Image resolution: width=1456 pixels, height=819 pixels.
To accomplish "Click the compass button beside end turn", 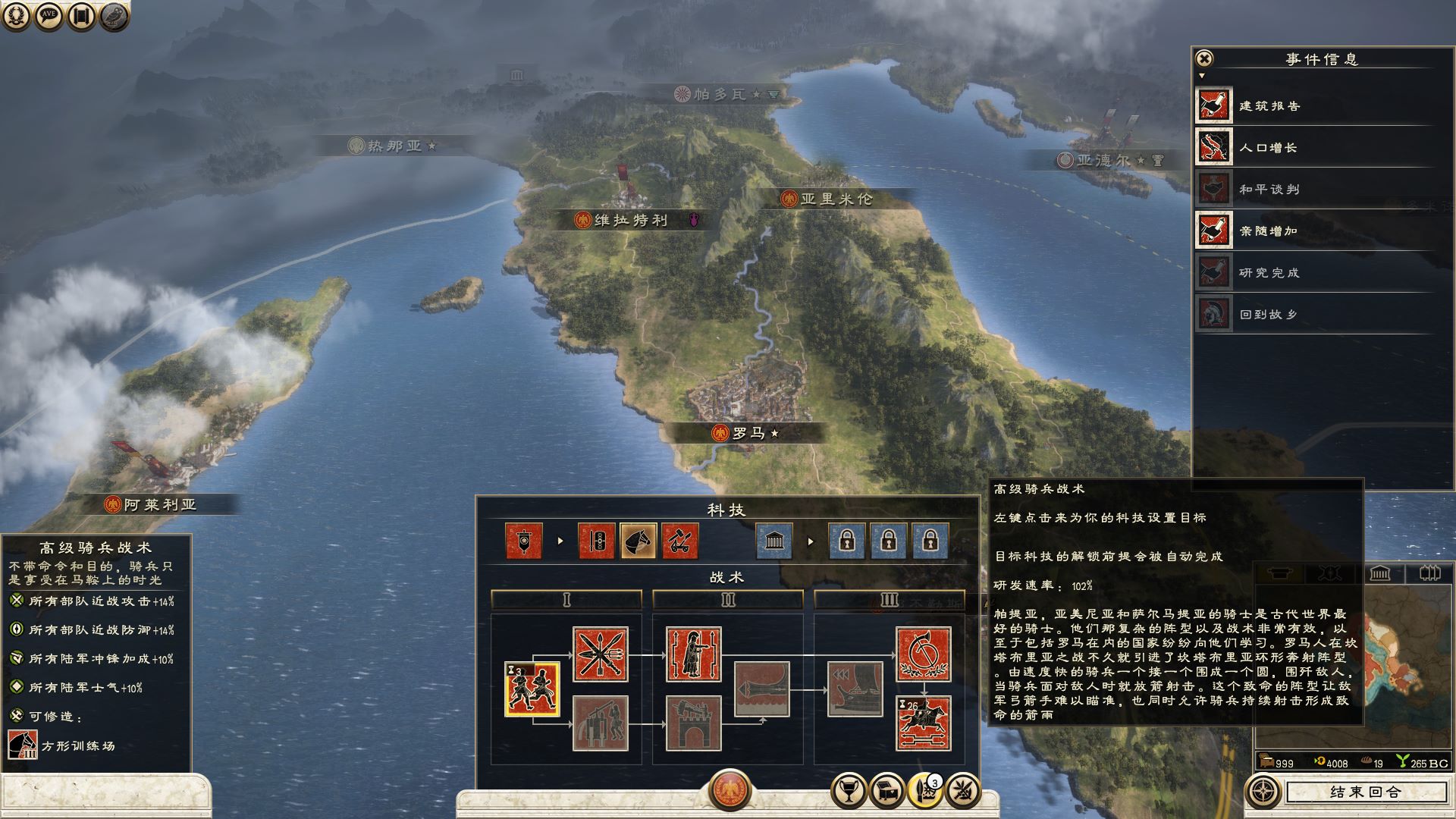I will (1263, 792).
